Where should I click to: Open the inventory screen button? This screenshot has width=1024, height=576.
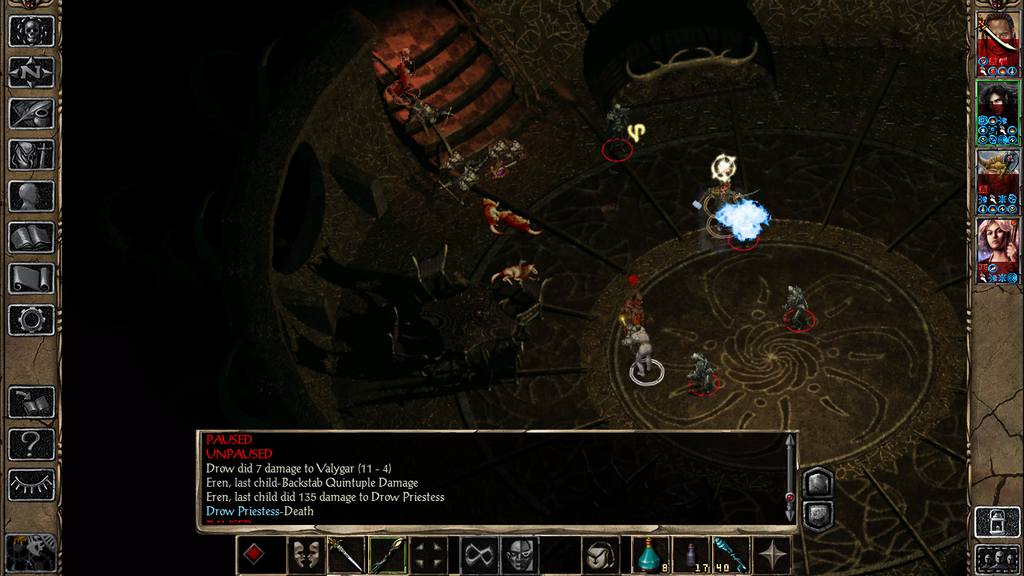(x=31, y=154)
